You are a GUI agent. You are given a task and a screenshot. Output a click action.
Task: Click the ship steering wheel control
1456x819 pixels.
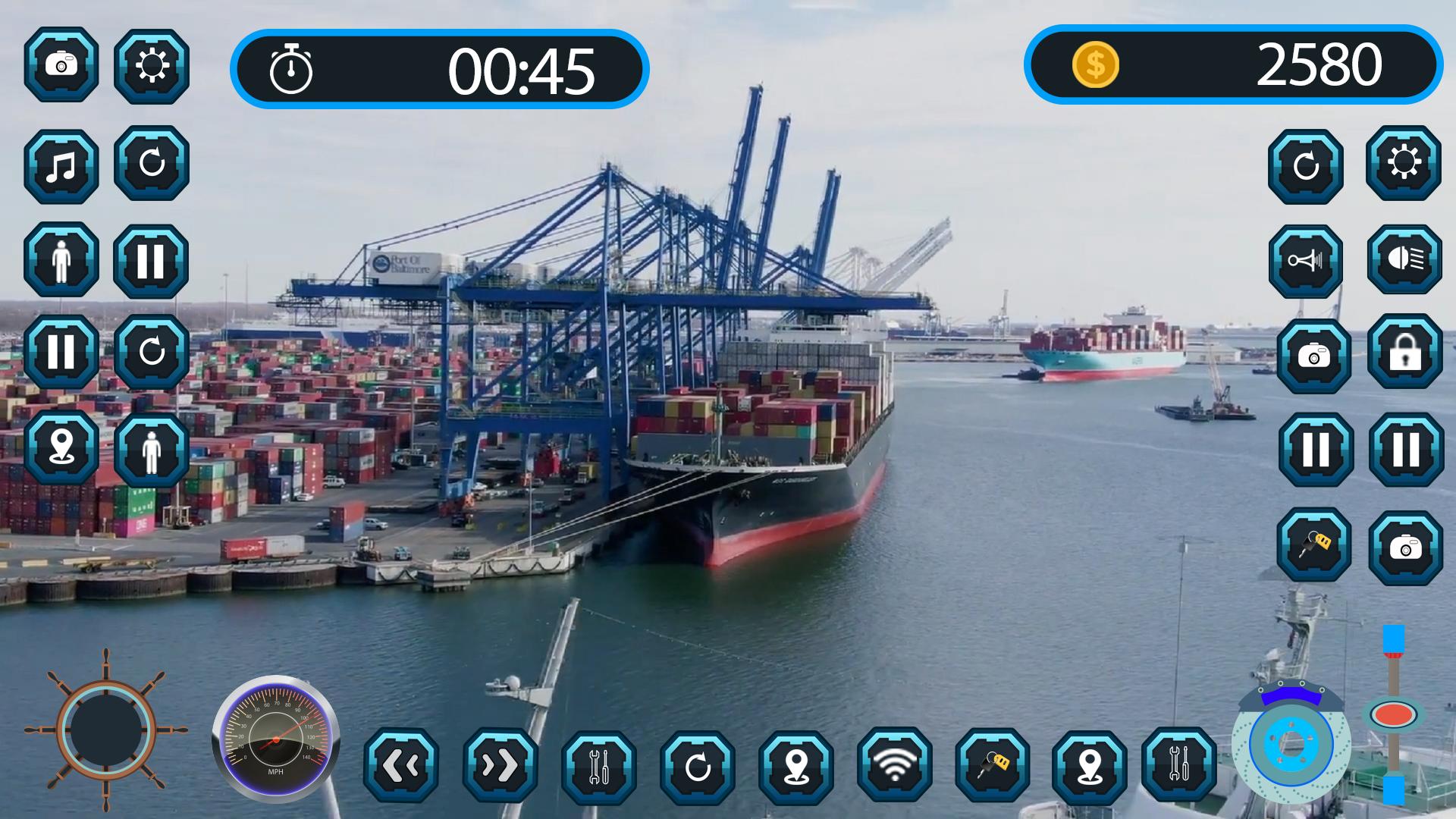click(106, 730)
